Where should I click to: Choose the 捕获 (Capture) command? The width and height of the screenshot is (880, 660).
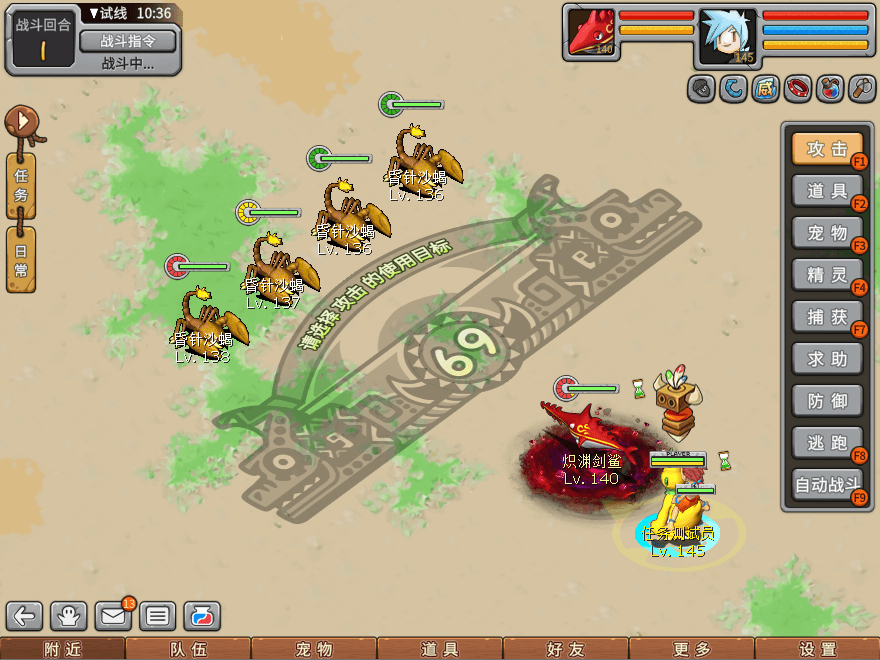(x=827, y=316)
